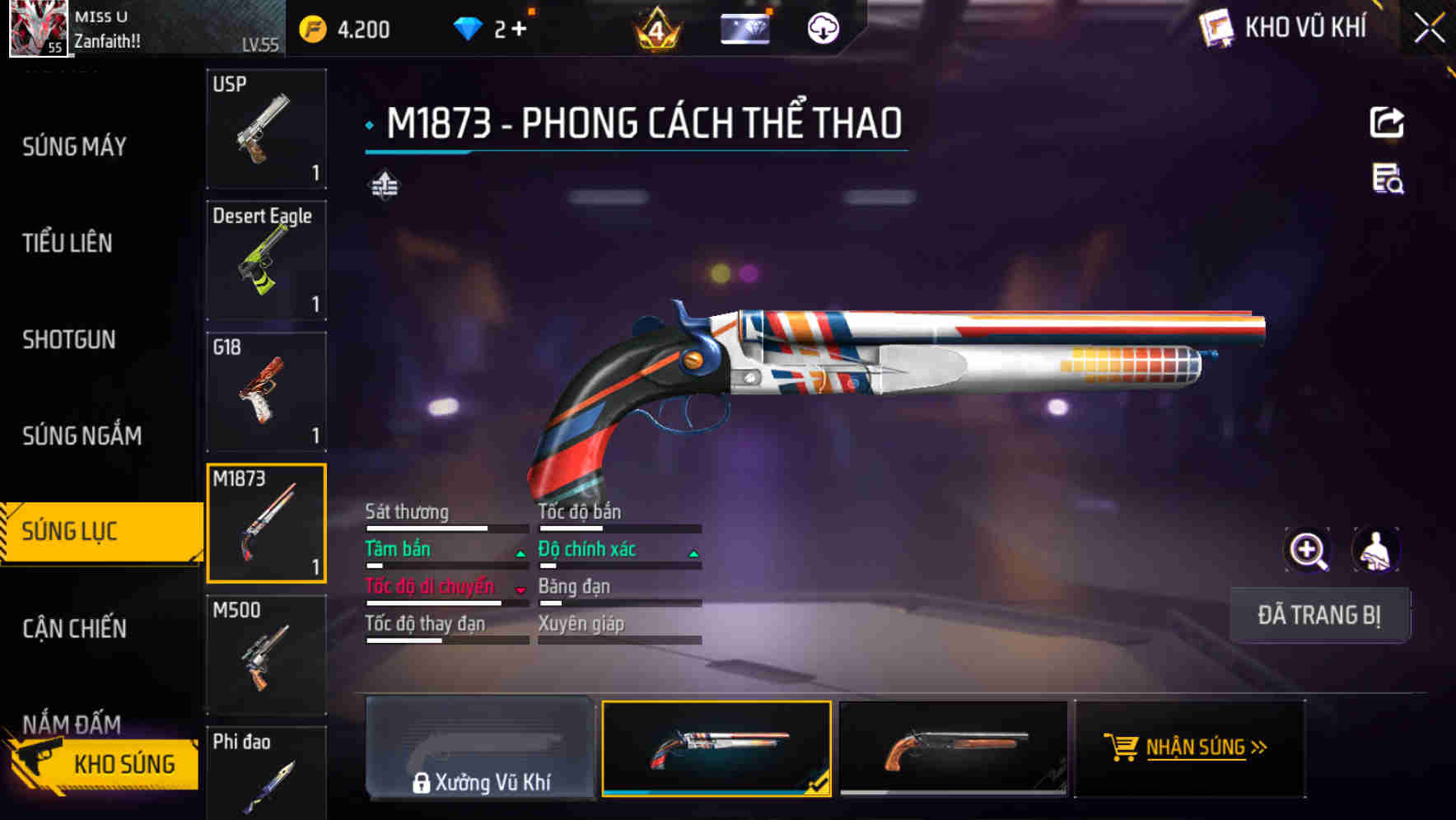This screenshot has width=1456, height=820.
Task: Select the Desert Eagle weapon slot
Action: point(266,260)
